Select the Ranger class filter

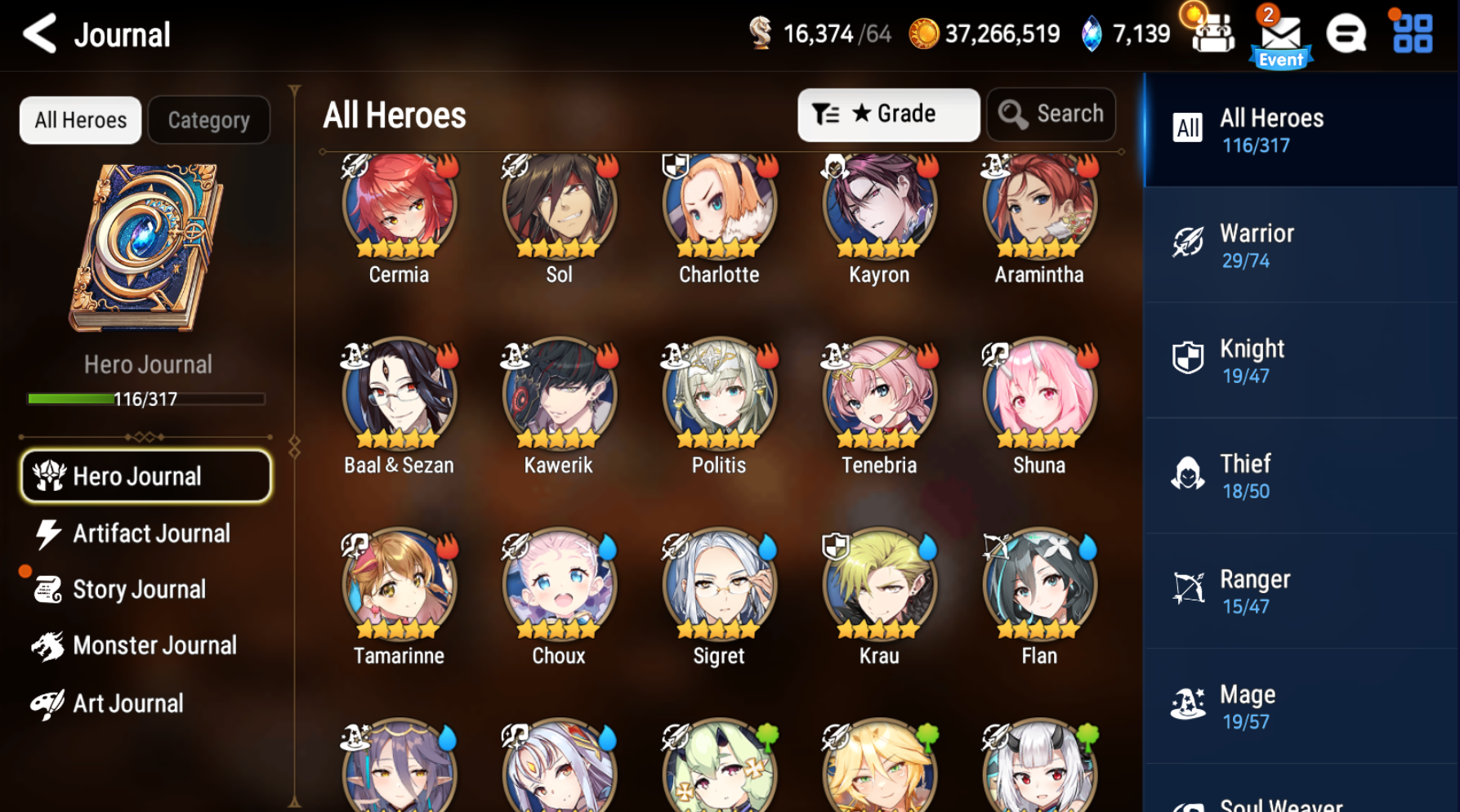(x=1301, y=590)
